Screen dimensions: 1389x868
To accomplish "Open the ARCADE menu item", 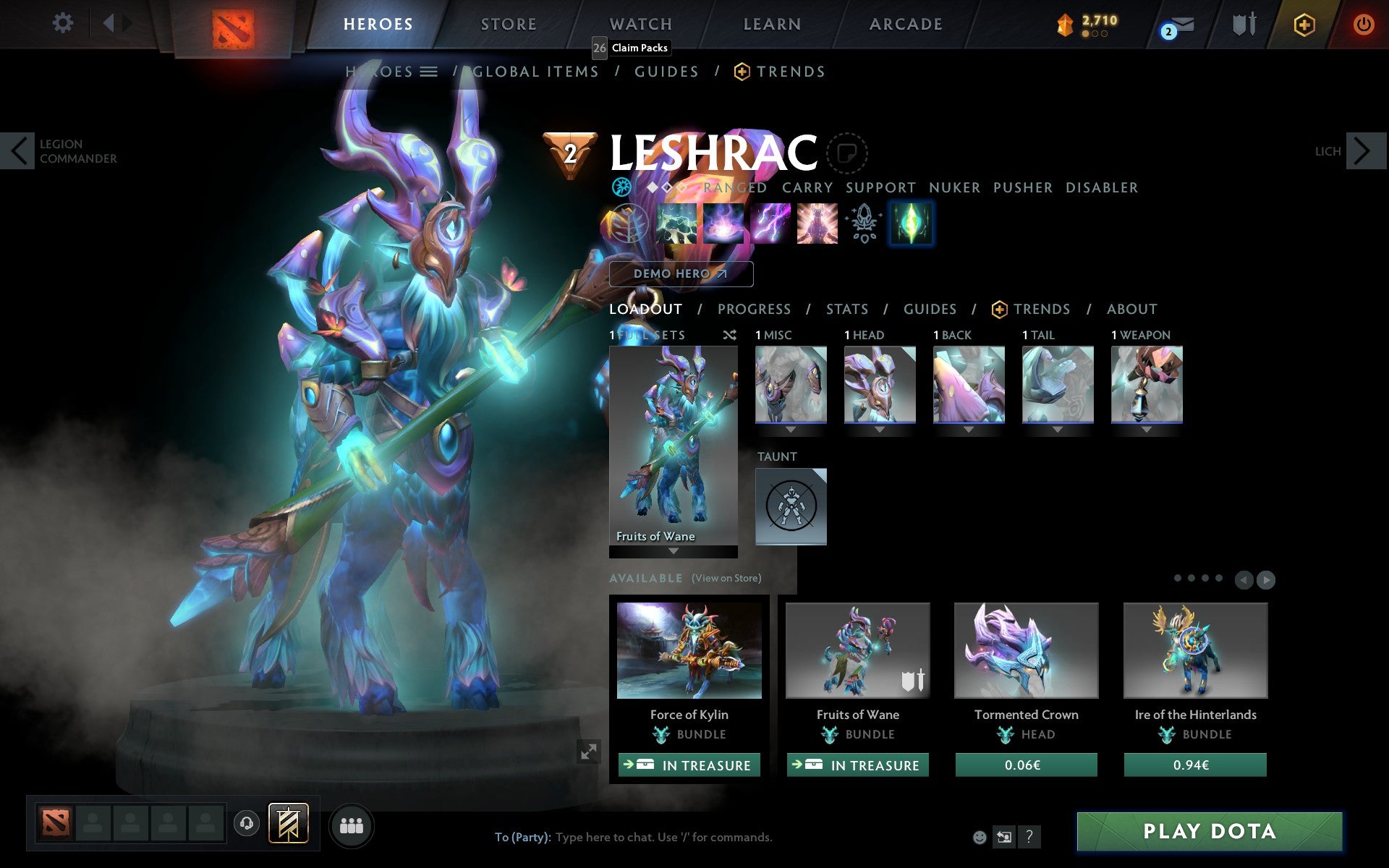I will pyautogui.click(x=904, y=23).
